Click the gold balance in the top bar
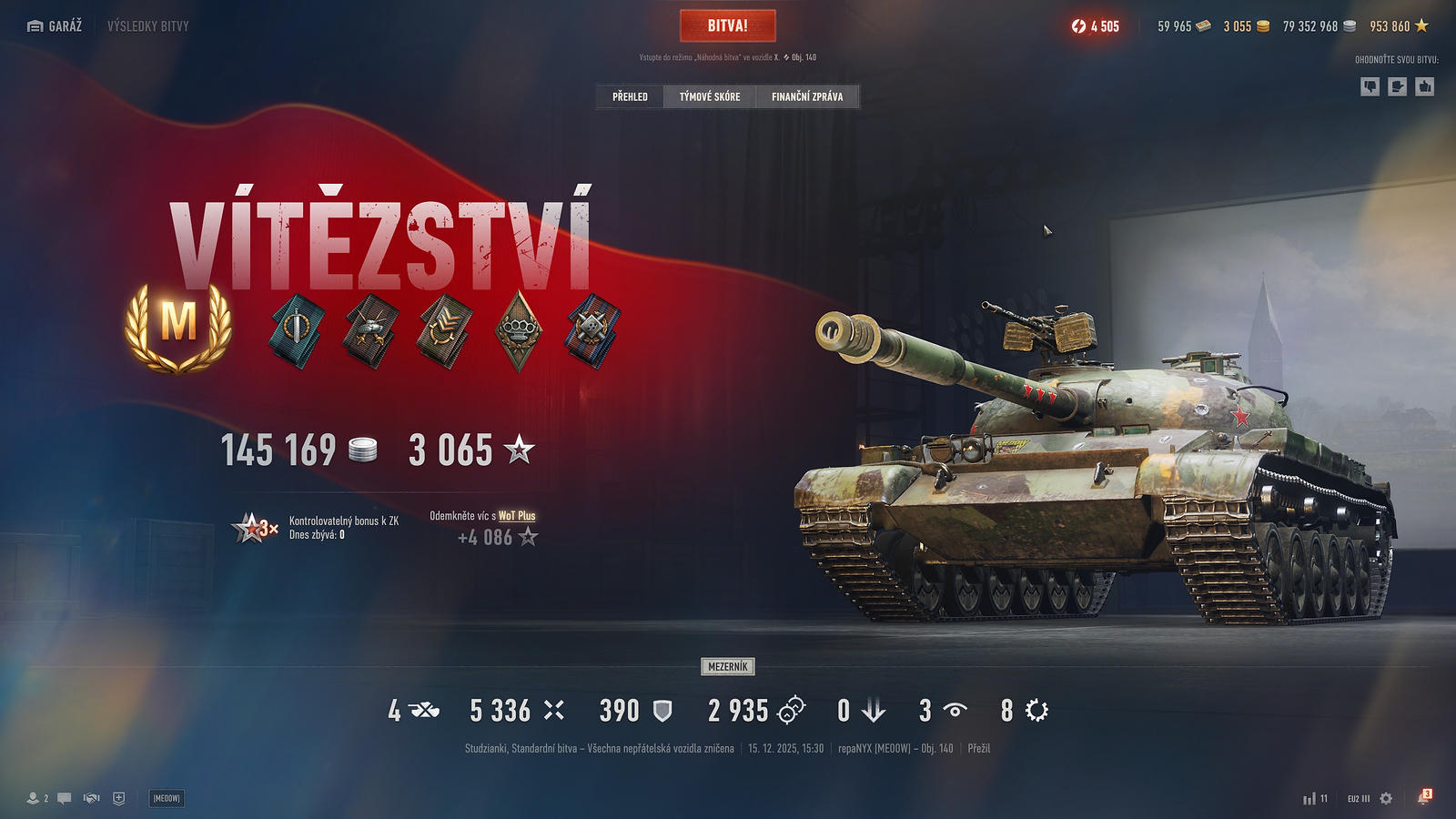This screenshot has height=819, width=1456. (x=1246, y=26)
